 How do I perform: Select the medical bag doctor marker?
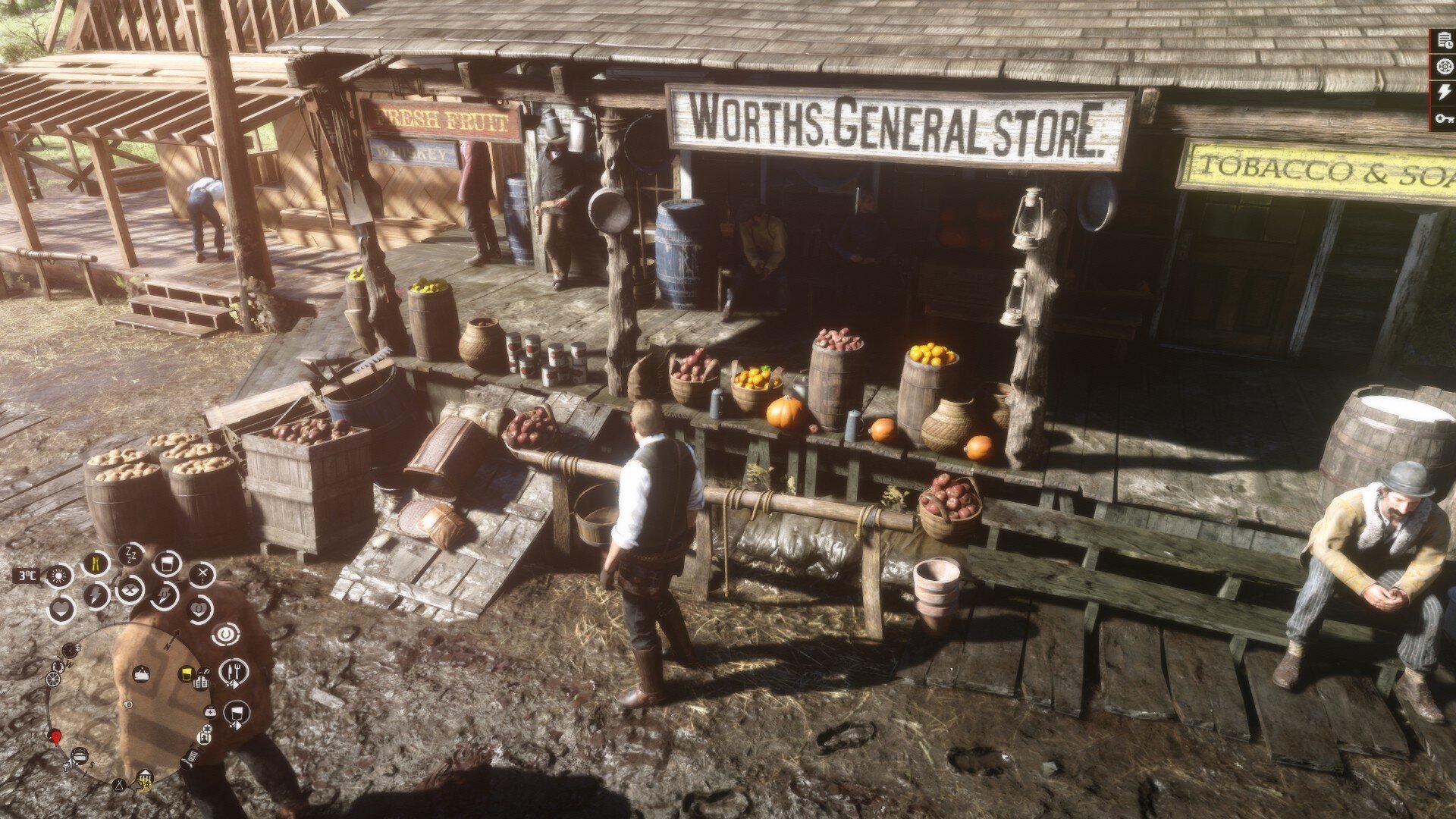(210, 711)
